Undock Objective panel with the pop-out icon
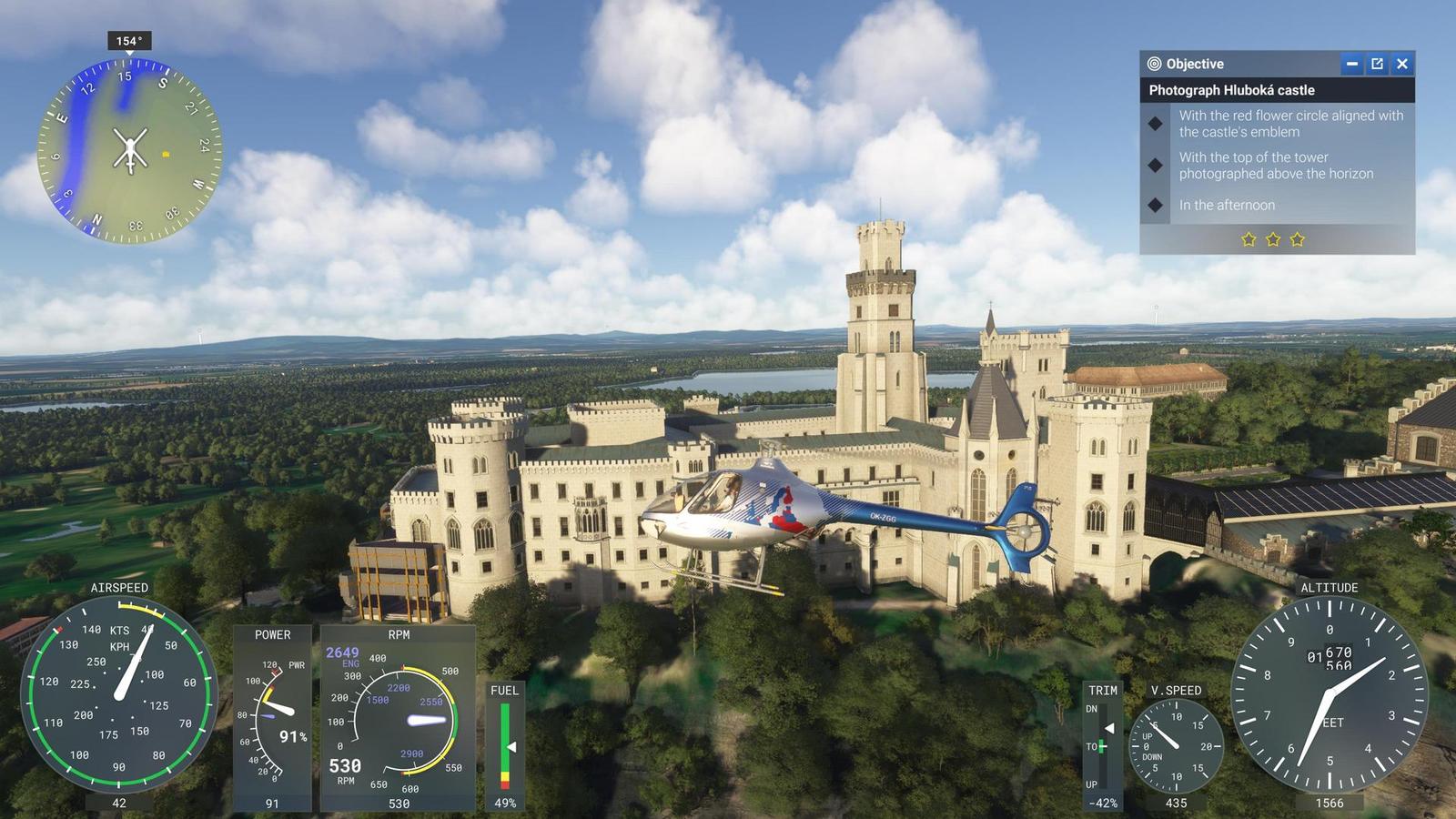Viewport: 1456px width, 819px height. click(1377, 64)
